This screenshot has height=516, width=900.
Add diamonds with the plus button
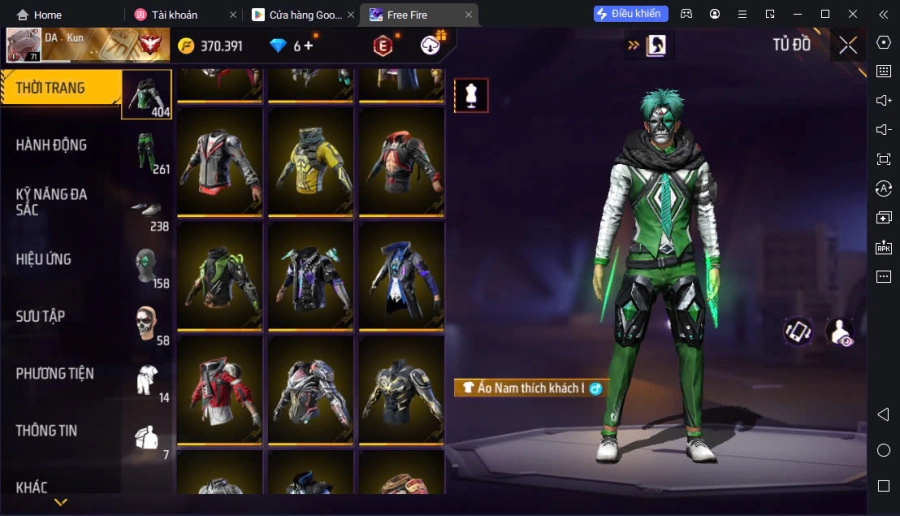[x=308, y=46]
